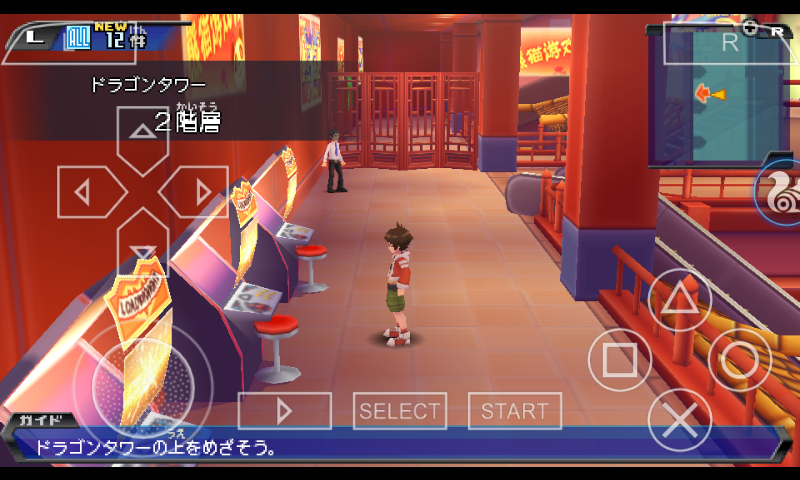Viewport: 800px width, 480px height.
Task: Tap the play arrow fast-forward button
Action: pos(284,411)
